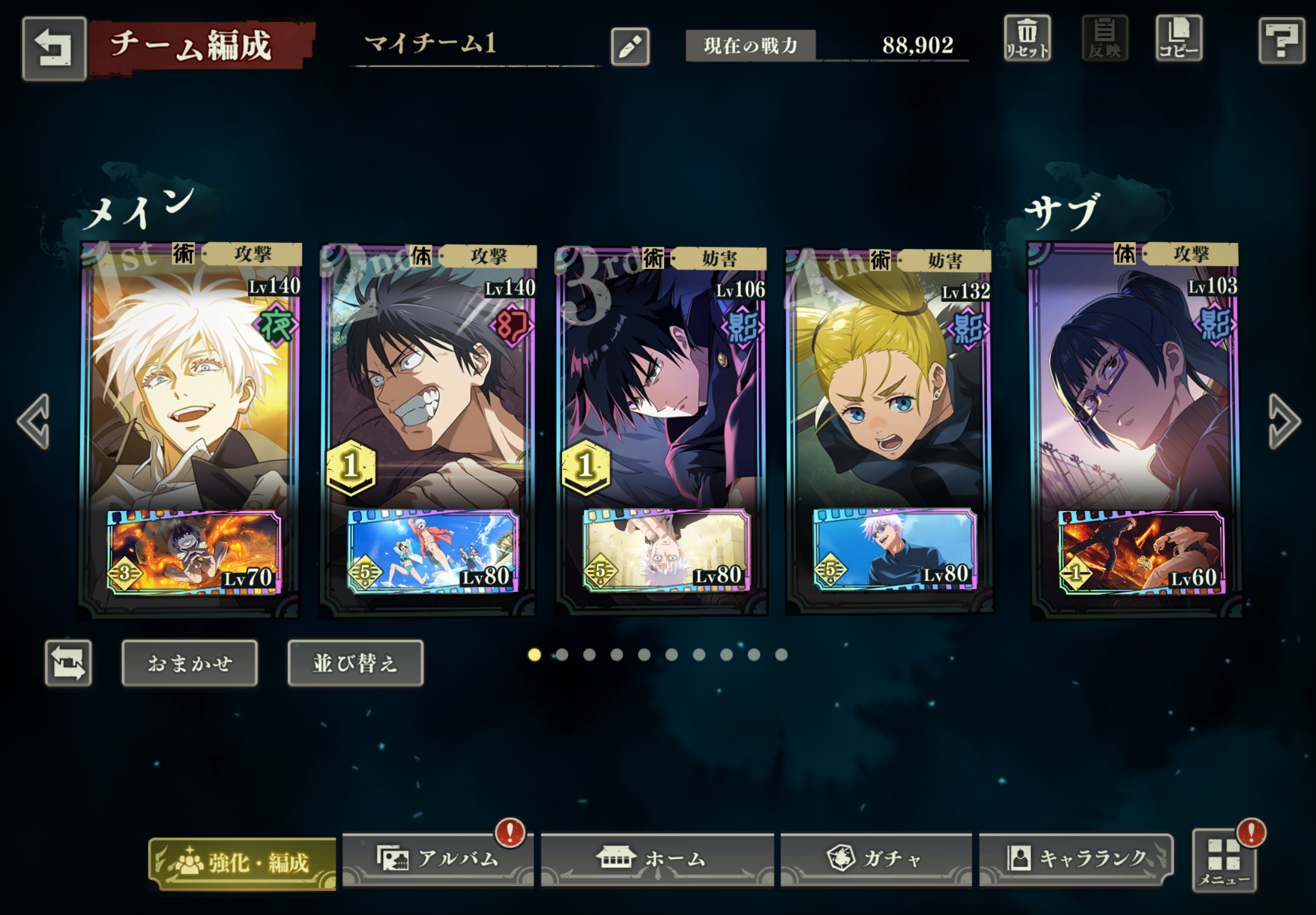Open the Lv60 memory card on sub slot
1316x915 pixels.
[x=1140, y=552]
